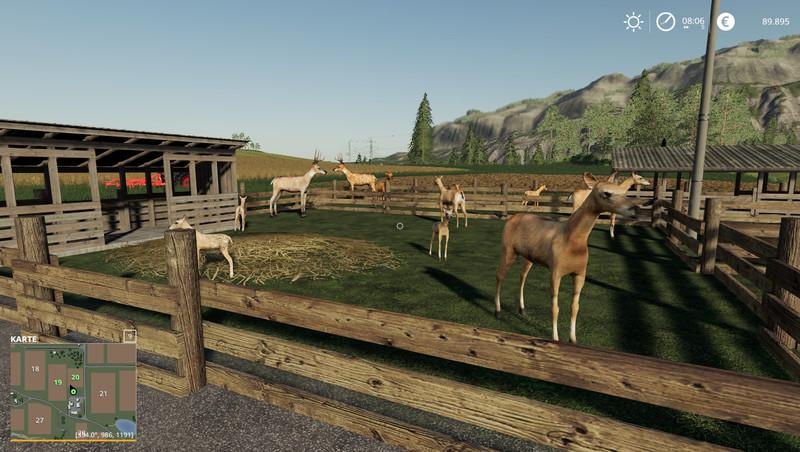Choose field 18 on the minimap
The height and width of the screenshot is (452, 800).
(x=33, y=369)
